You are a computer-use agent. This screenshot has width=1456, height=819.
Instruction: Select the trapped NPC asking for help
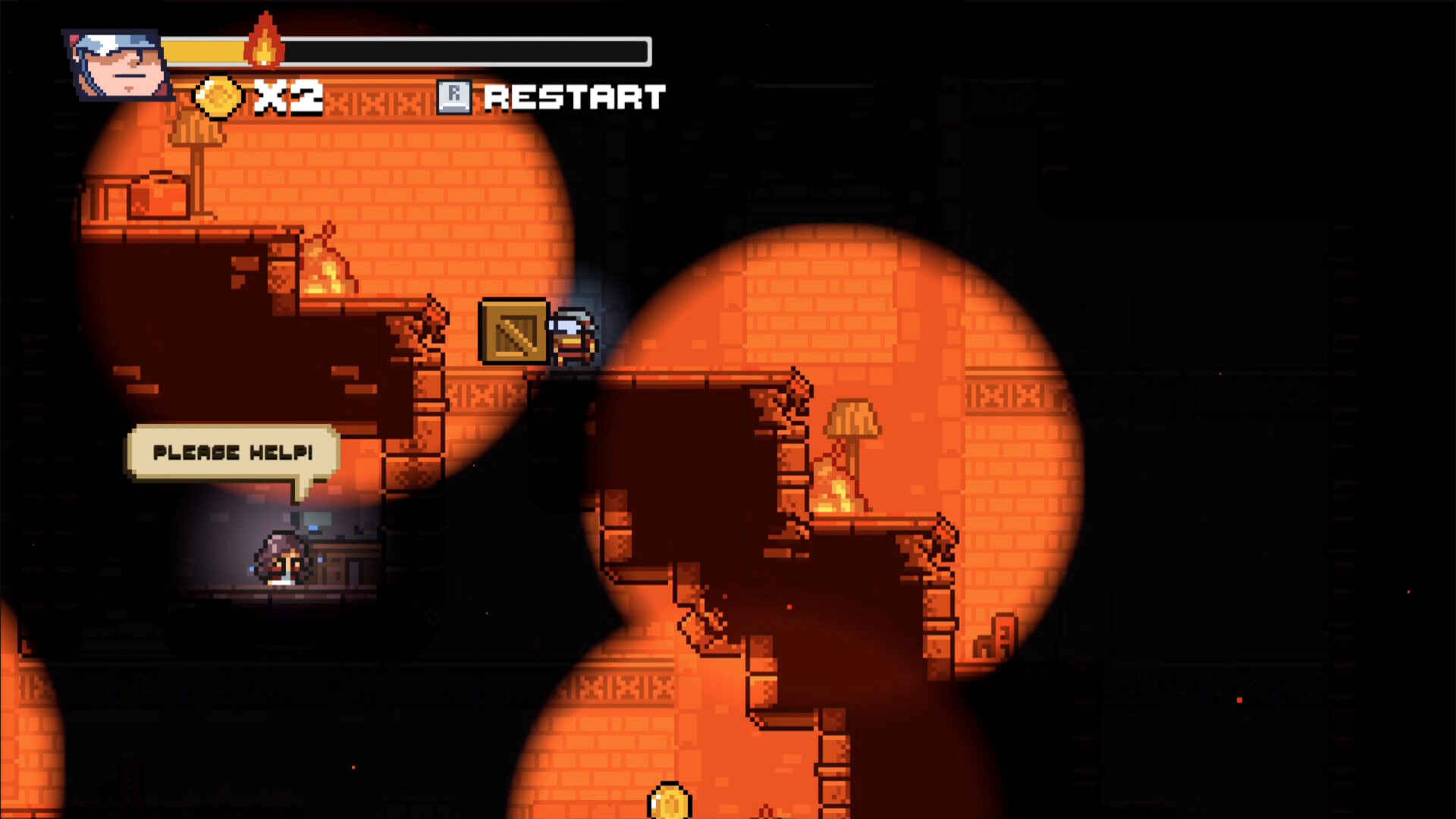click(282, 557)
